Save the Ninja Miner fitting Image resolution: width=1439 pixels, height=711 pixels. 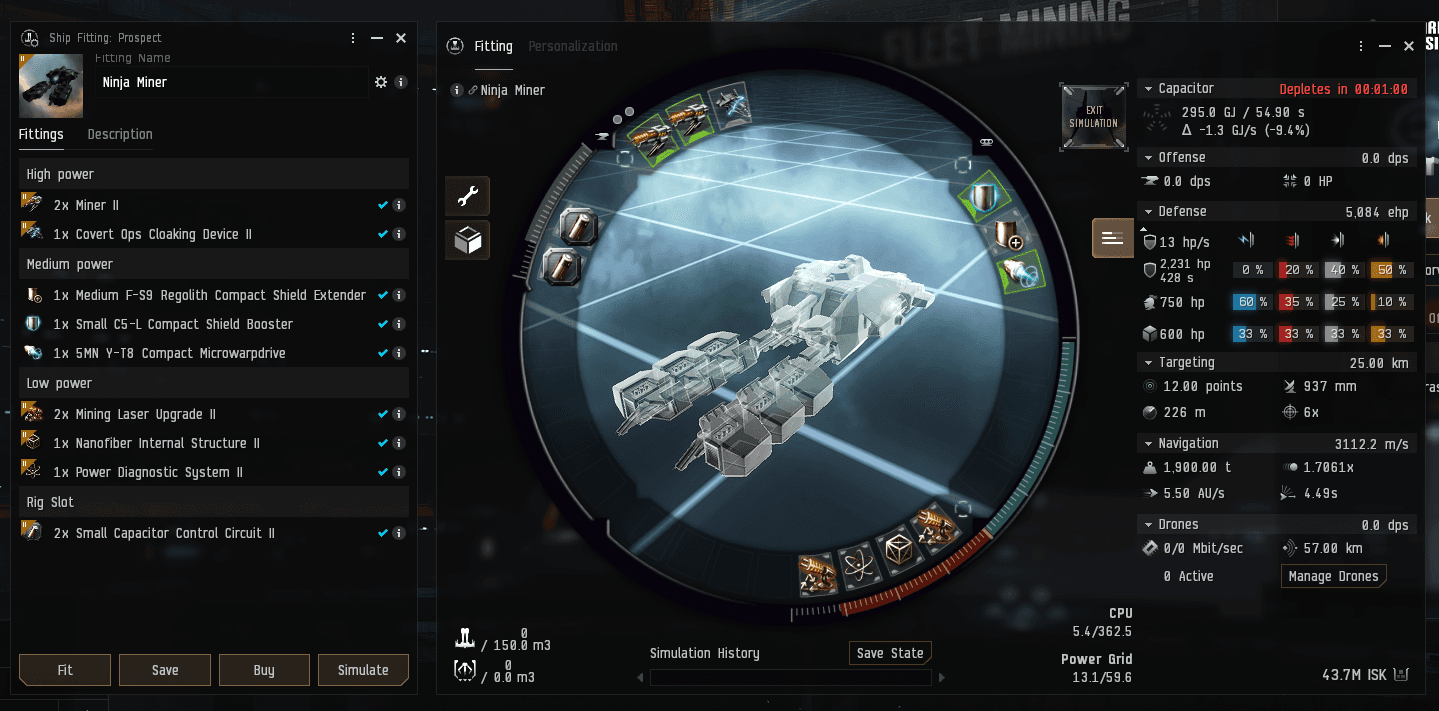pos(165,670)
